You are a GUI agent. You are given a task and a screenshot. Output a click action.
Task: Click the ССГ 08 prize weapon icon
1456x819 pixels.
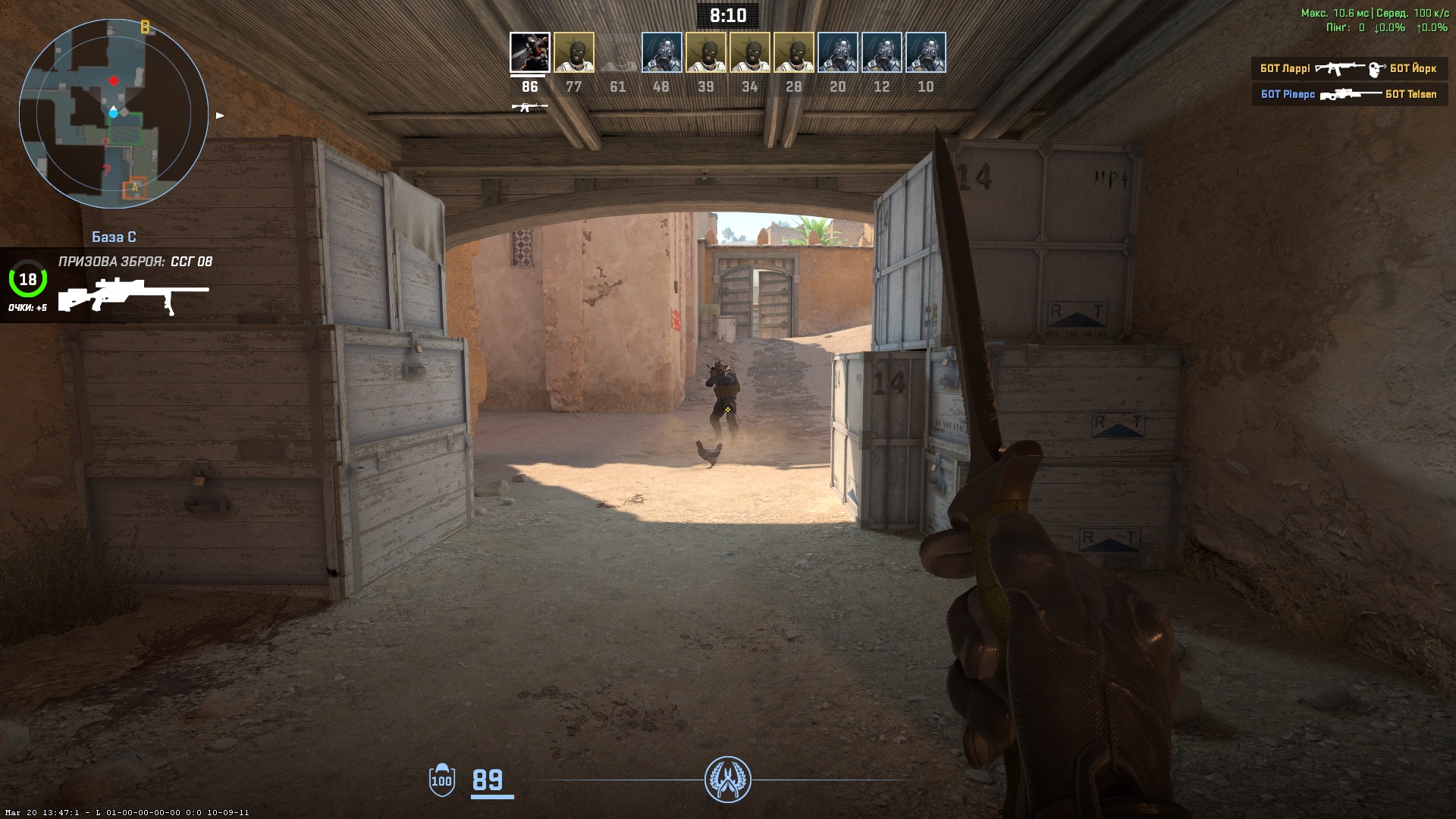pyautogui.click(x=133, y=296)
